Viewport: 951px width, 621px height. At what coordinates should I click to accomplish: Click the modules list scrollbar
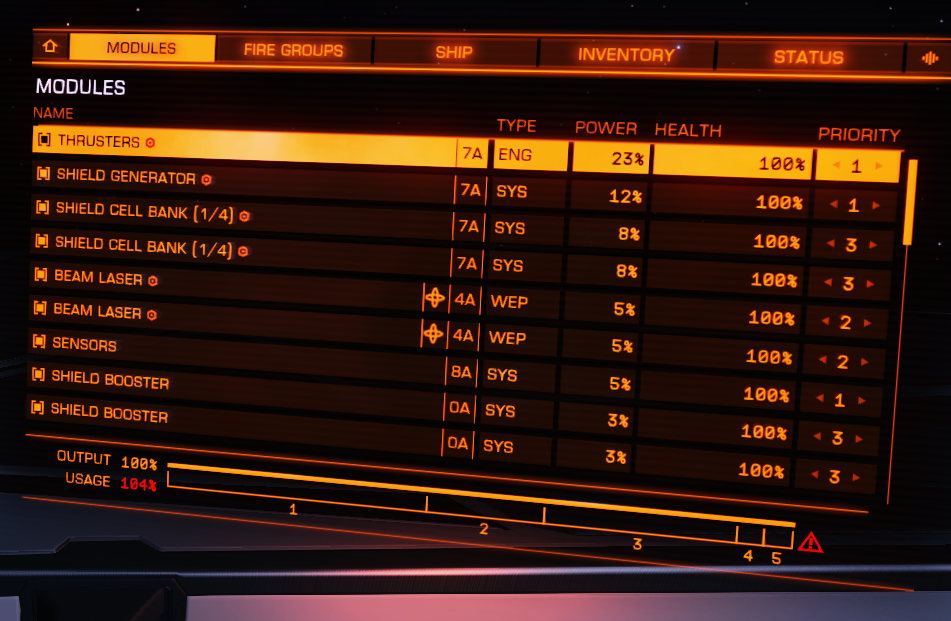(x=909, y=205)
